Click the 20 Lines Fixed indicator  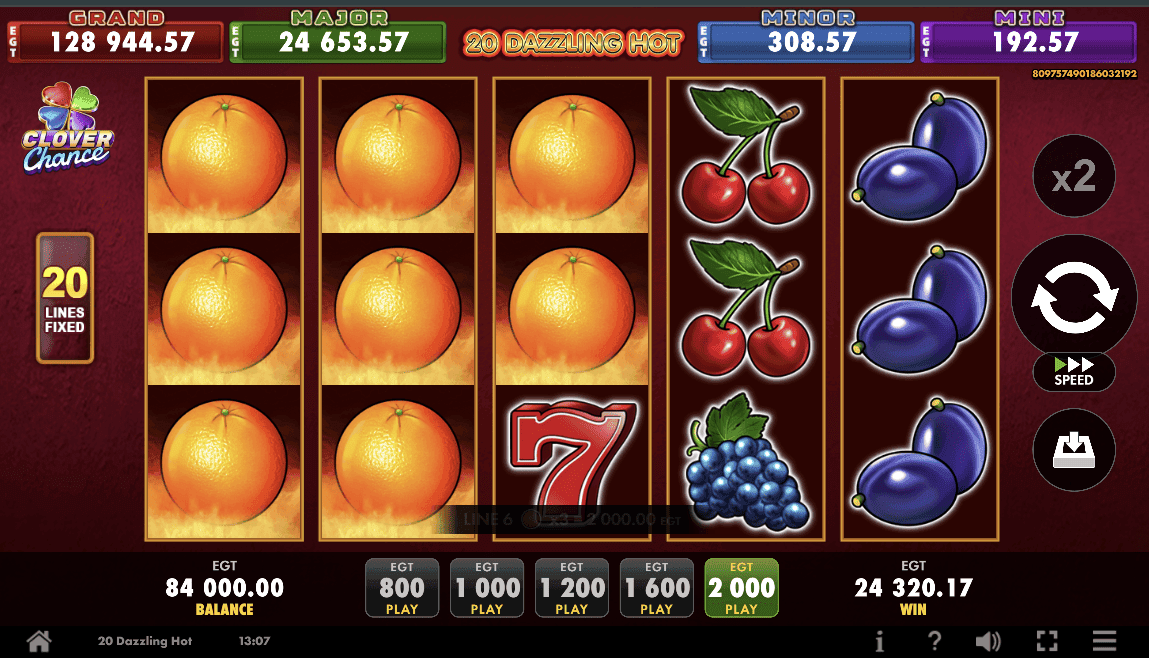click(x=65, y=298)
